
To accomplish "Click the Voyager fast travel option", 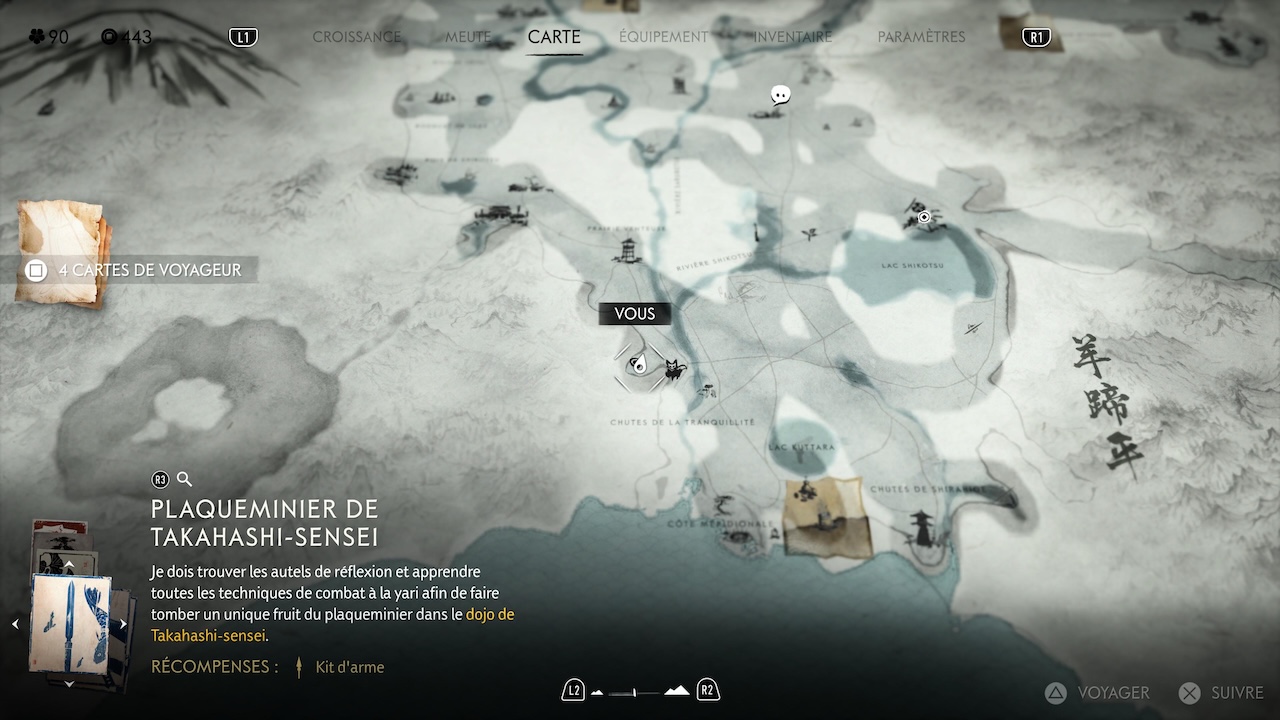I will (1098, 692).
